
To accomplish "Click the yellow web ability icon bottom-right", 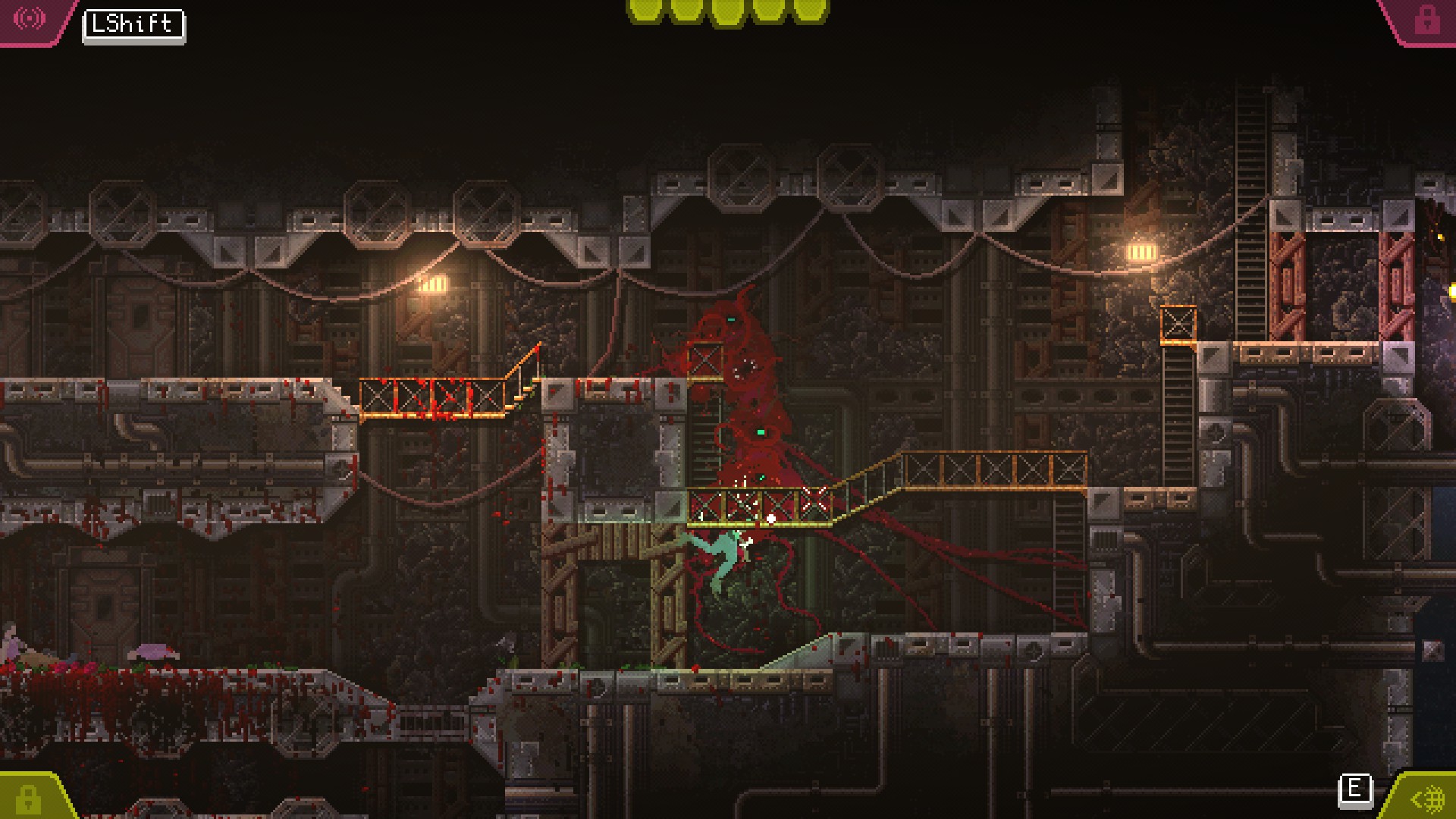I will (1429, 797).
